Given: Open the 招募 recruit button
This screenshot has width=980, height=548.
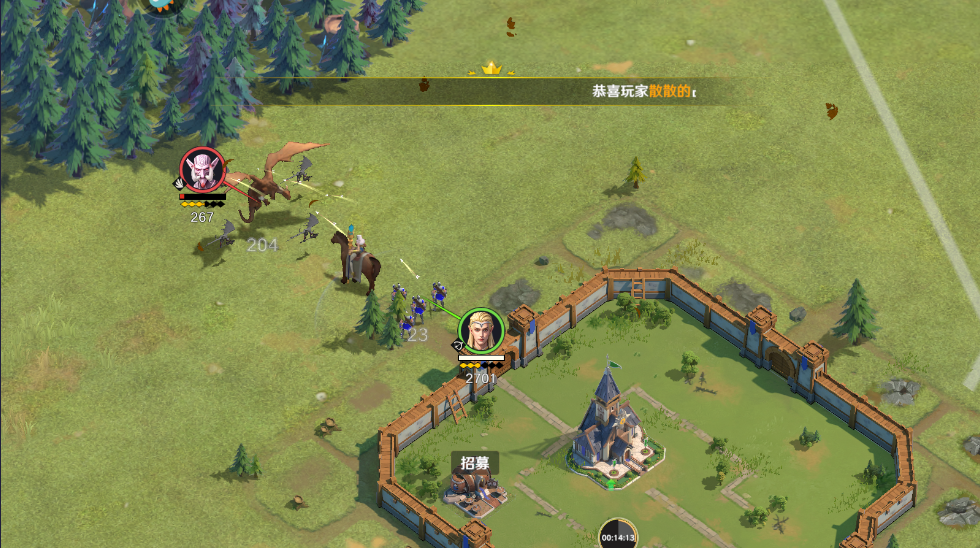Looking at the screenshot, I should [475, 463].
